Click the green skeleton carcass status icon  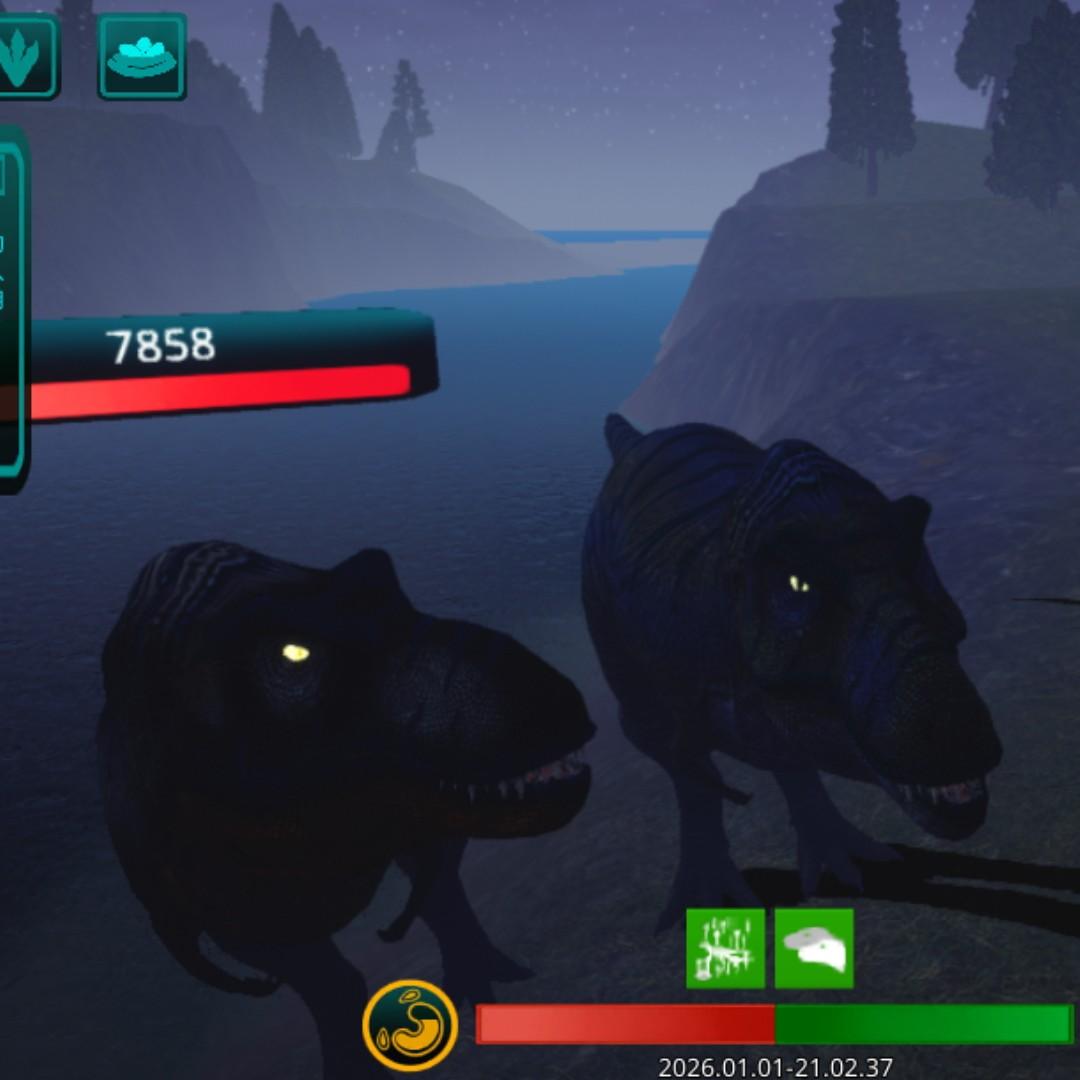coord(726,948)
